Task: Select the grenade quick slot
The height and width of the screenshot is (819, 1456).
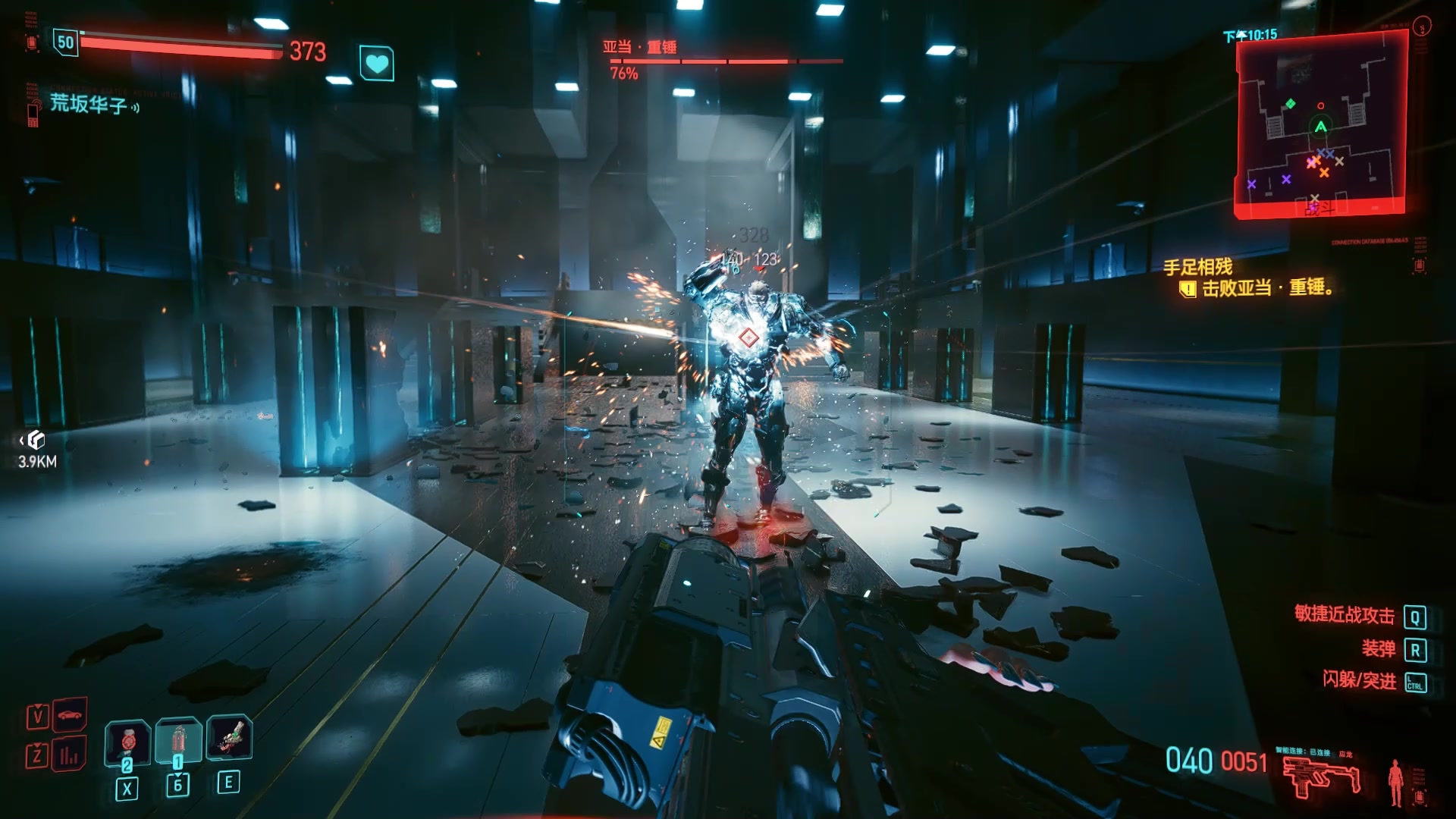Action: pyautogui.click(x=127, y=740)
